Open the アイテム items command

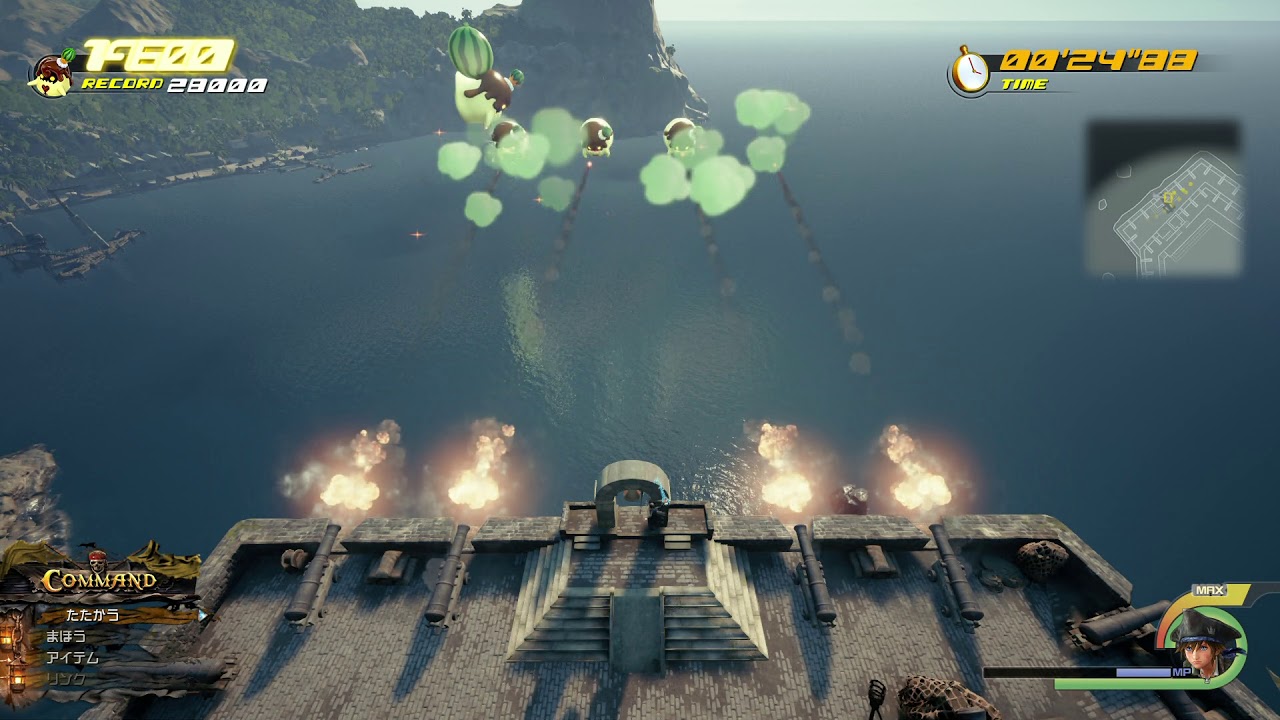tap(72, 658)
